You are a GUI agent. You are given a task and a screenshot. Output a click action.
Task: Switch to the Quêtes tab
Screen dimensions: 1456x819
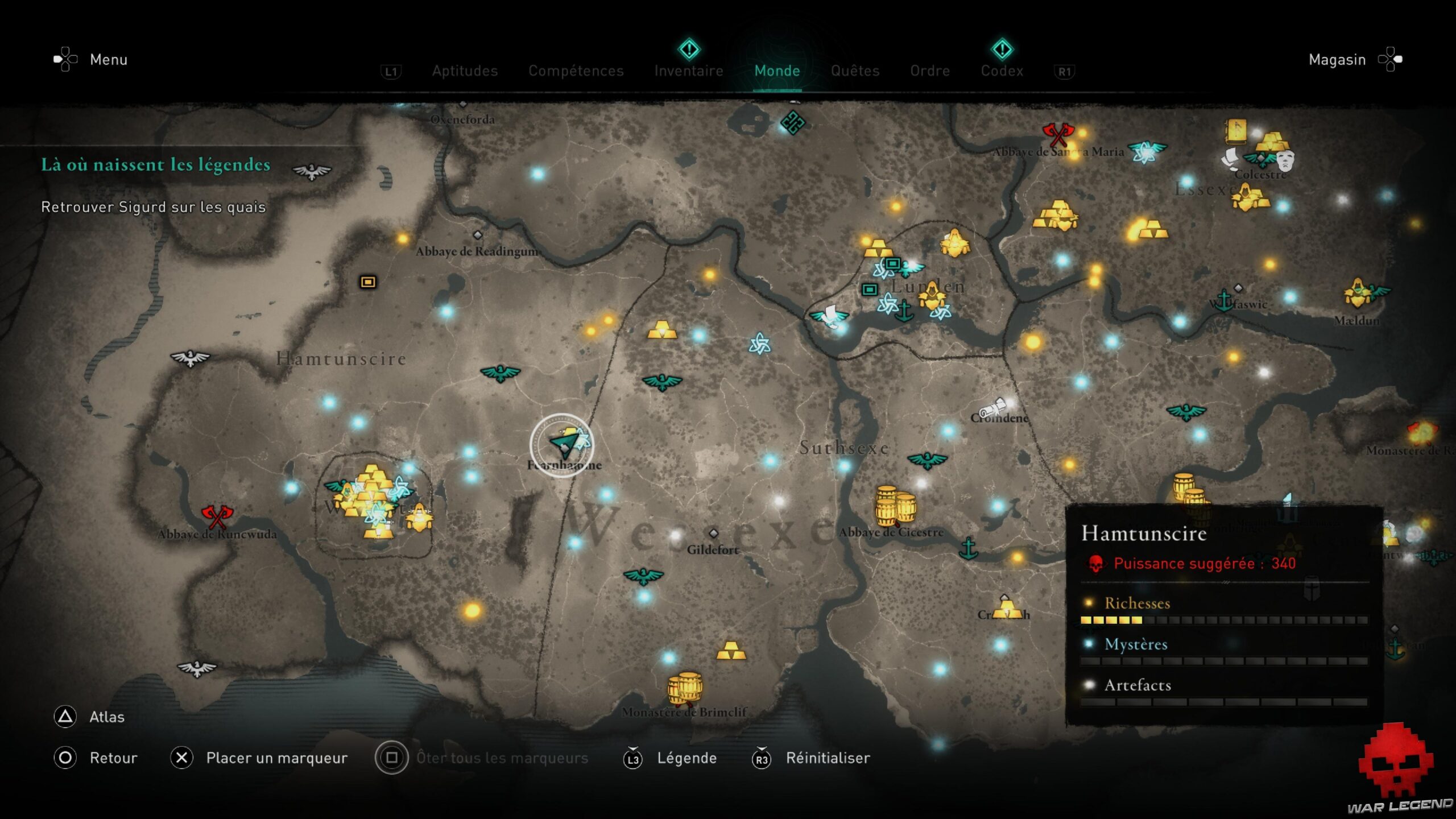pos(855,71)
